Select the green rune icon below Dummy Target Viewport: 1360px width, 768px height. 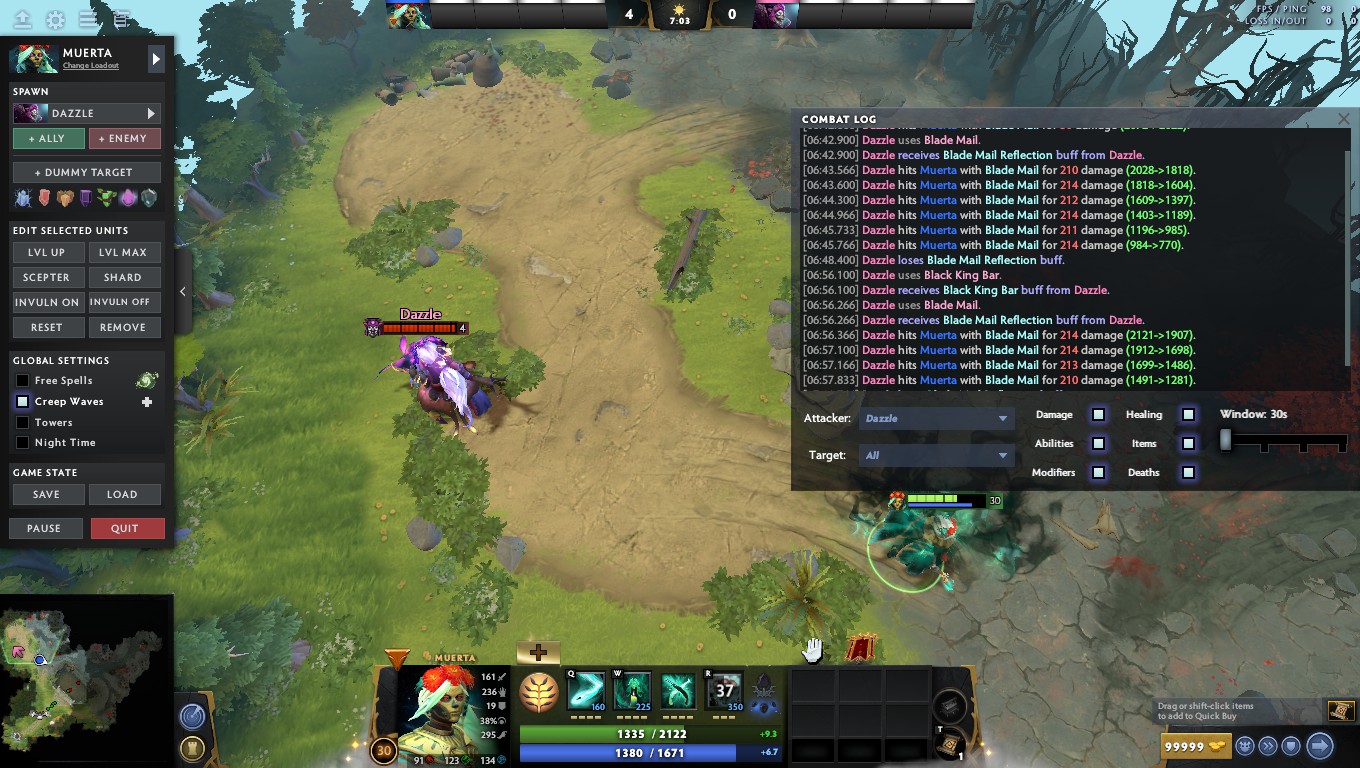(105, 198)
